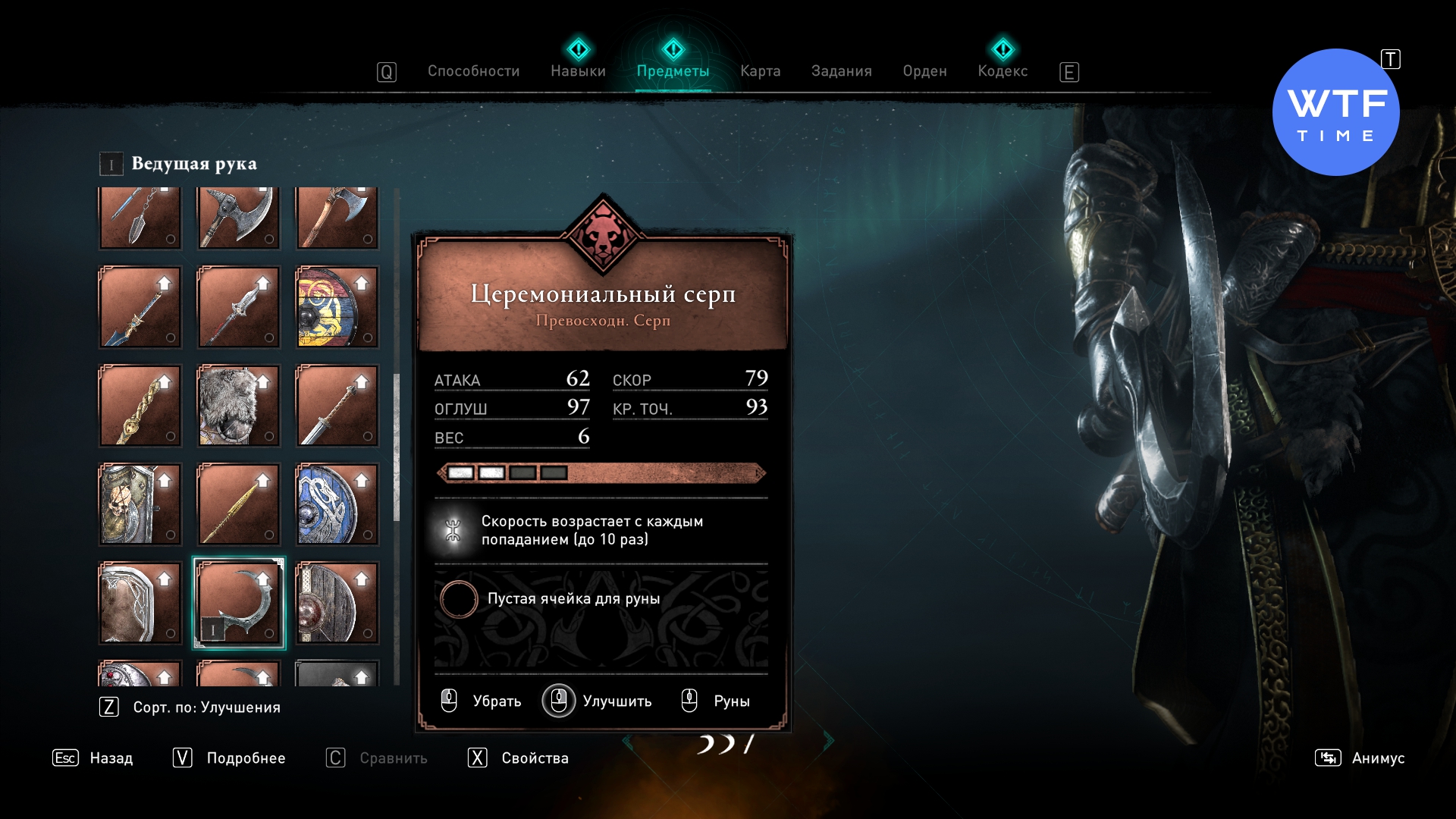This screenshot has height=819, width=1456.
Task: Click Улучшить to upgrade the sickle
Action: (616, 701)
